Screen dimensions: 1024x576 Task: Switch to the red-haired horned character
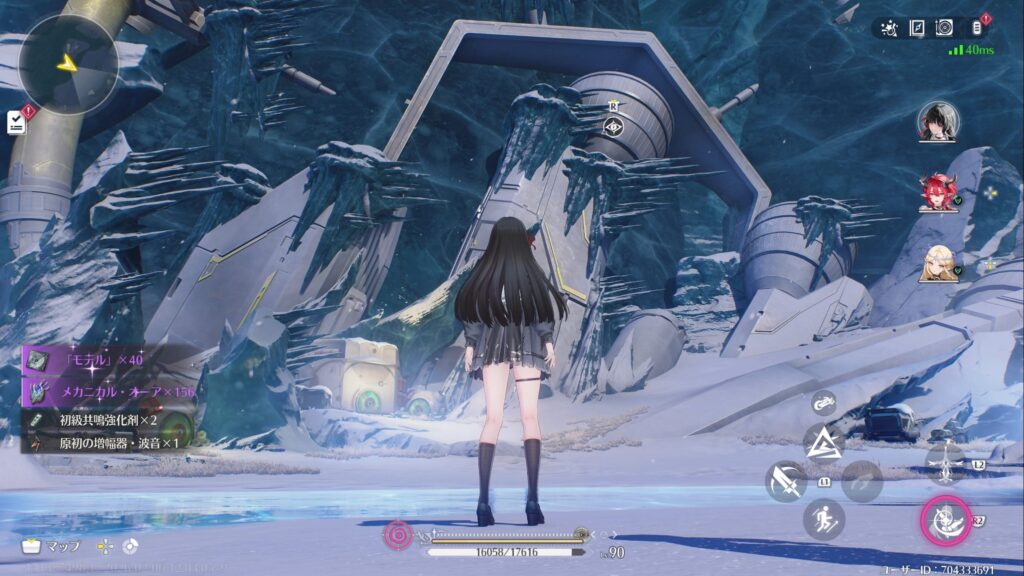pos(937,192)
